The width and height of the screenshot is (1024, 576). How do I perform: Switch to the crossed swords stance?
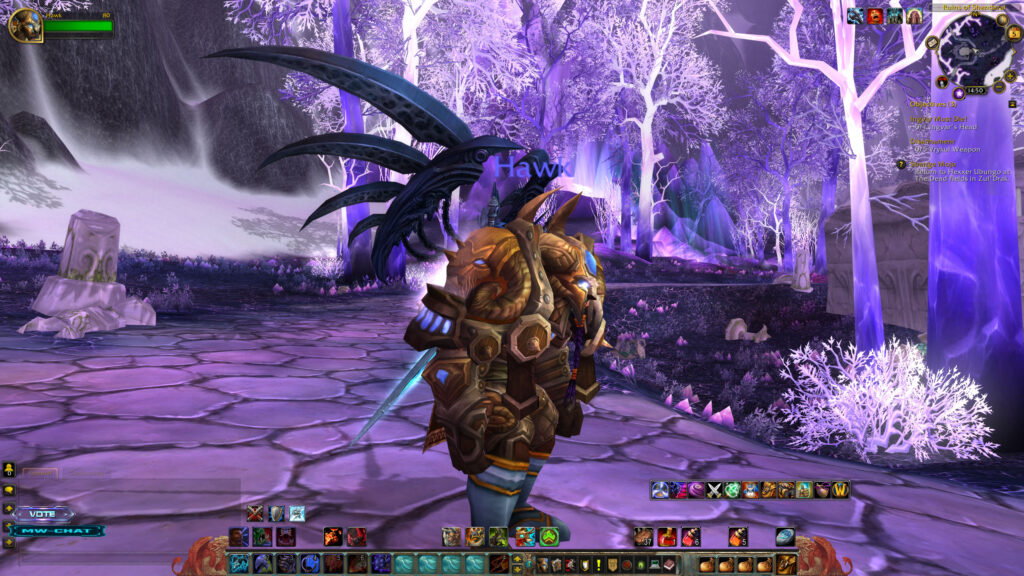point(255,513)
